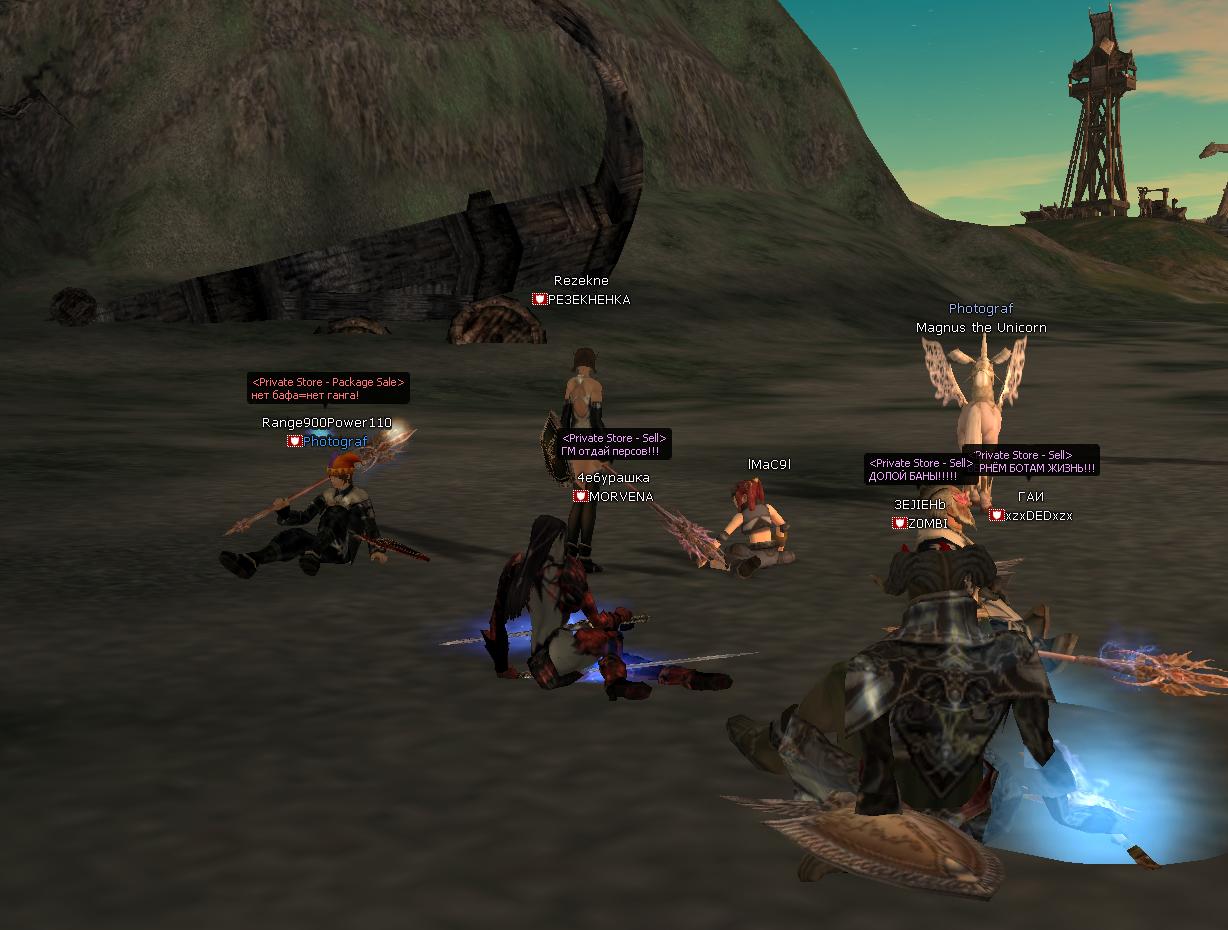Open the 'БОТАМ ЖИЗНЬ!!!' sell store sign
The height and width of the screenshot is (930, 1228).
pos(1035,461)
